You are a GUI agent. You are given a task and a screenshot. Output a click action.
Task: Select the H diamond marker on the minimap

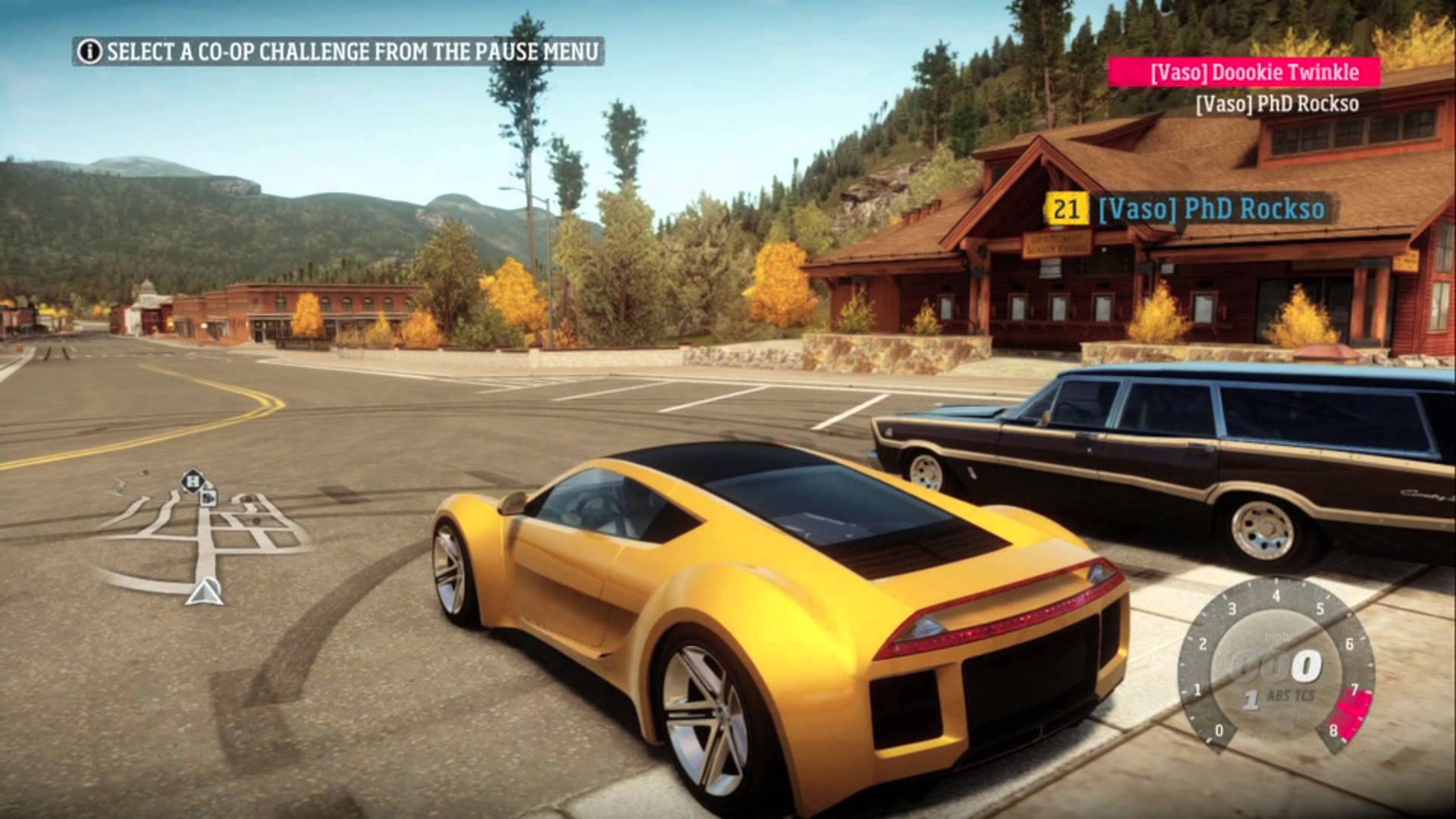pyautogui.click(x=193, y=481)
